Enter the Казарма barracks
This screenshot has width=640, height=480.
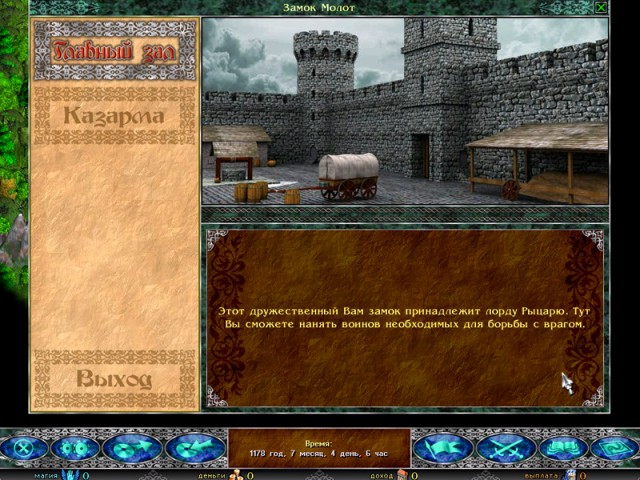click(x=114, y=116)
